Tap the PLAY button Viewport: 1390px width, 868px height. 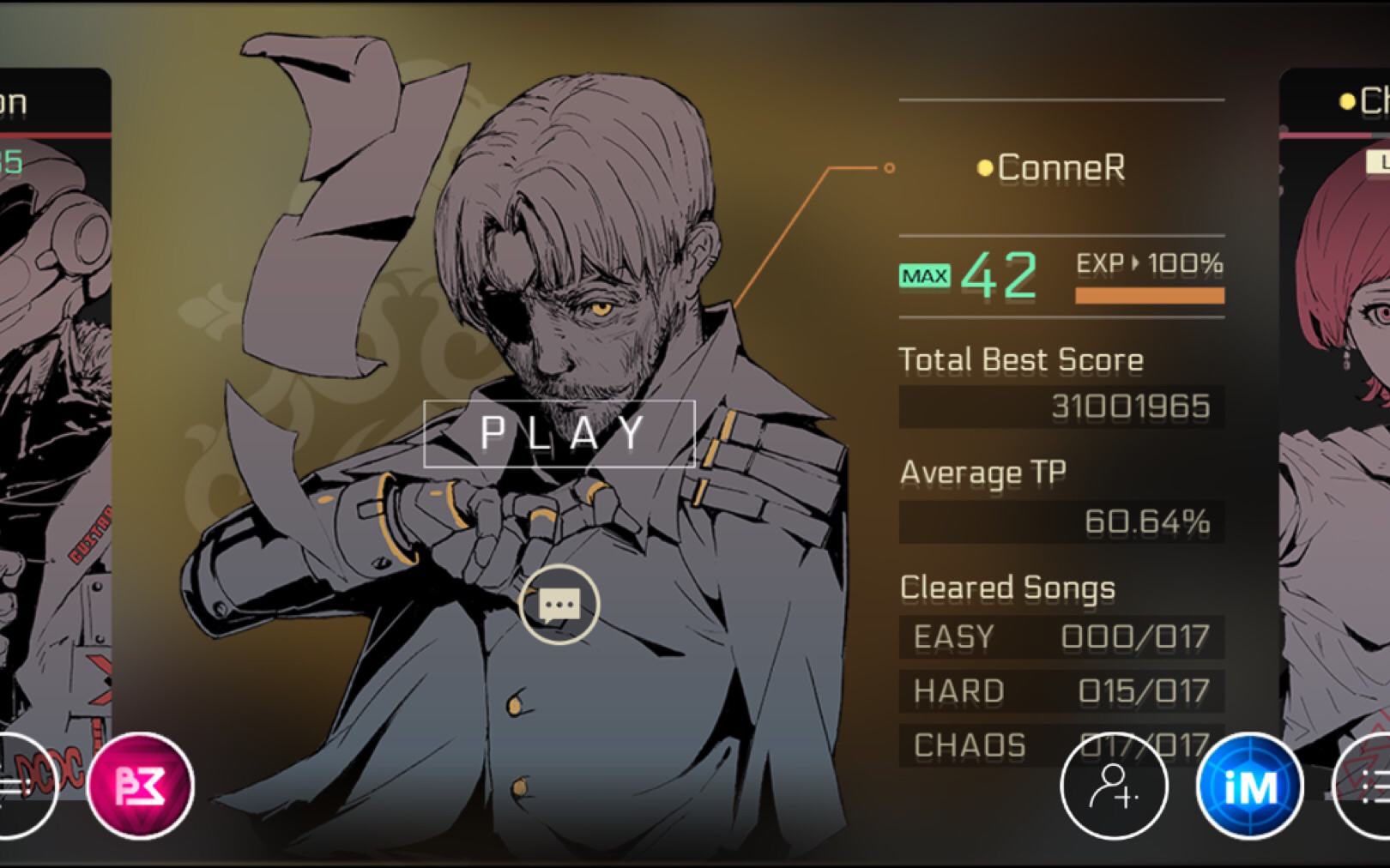point(559,433)
